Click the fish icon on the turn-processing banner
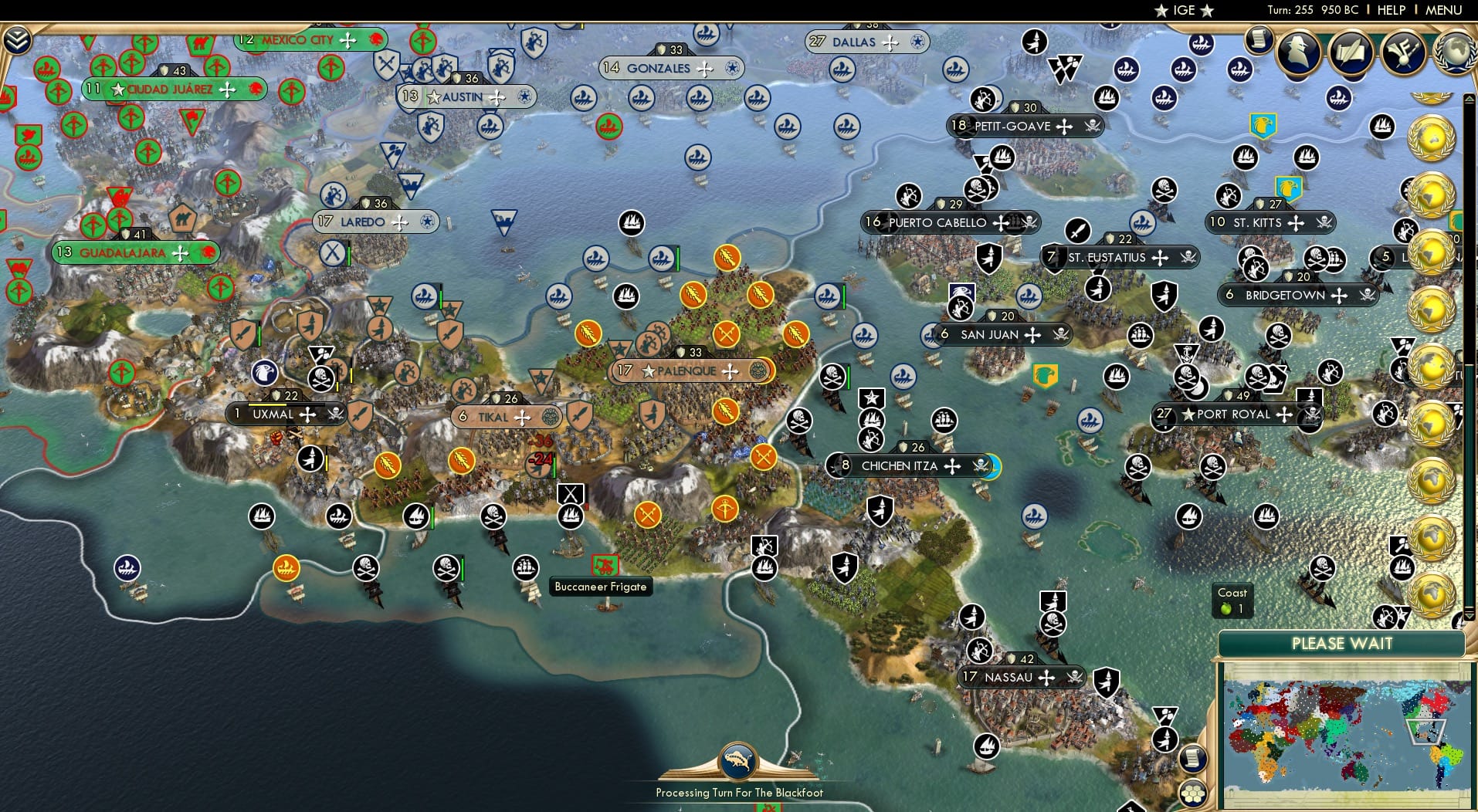Screen dimensions: 1478x812 pyautogui.click(x=739, y=759)
